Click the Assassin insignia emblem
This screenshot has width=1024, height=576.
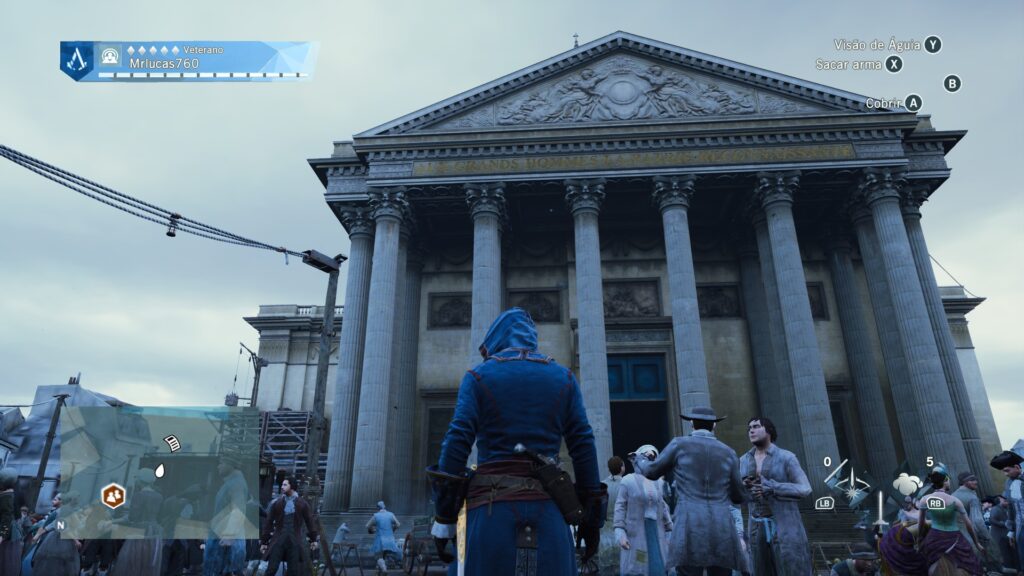click(76, 60)
